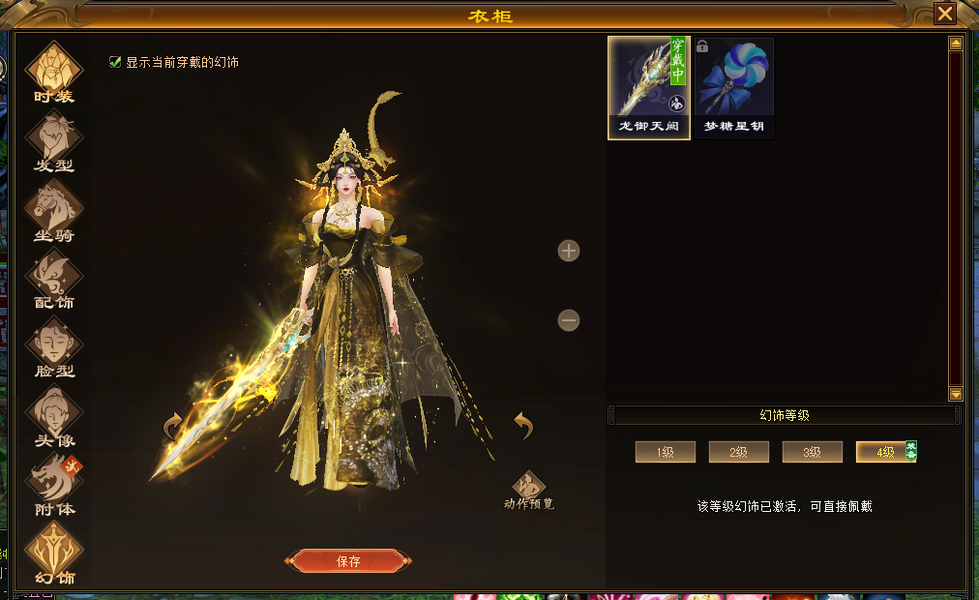Screen dimensions: 979x600
Task: Select the 龙御天阙 weapon skin
Action: tap(649, 88)
